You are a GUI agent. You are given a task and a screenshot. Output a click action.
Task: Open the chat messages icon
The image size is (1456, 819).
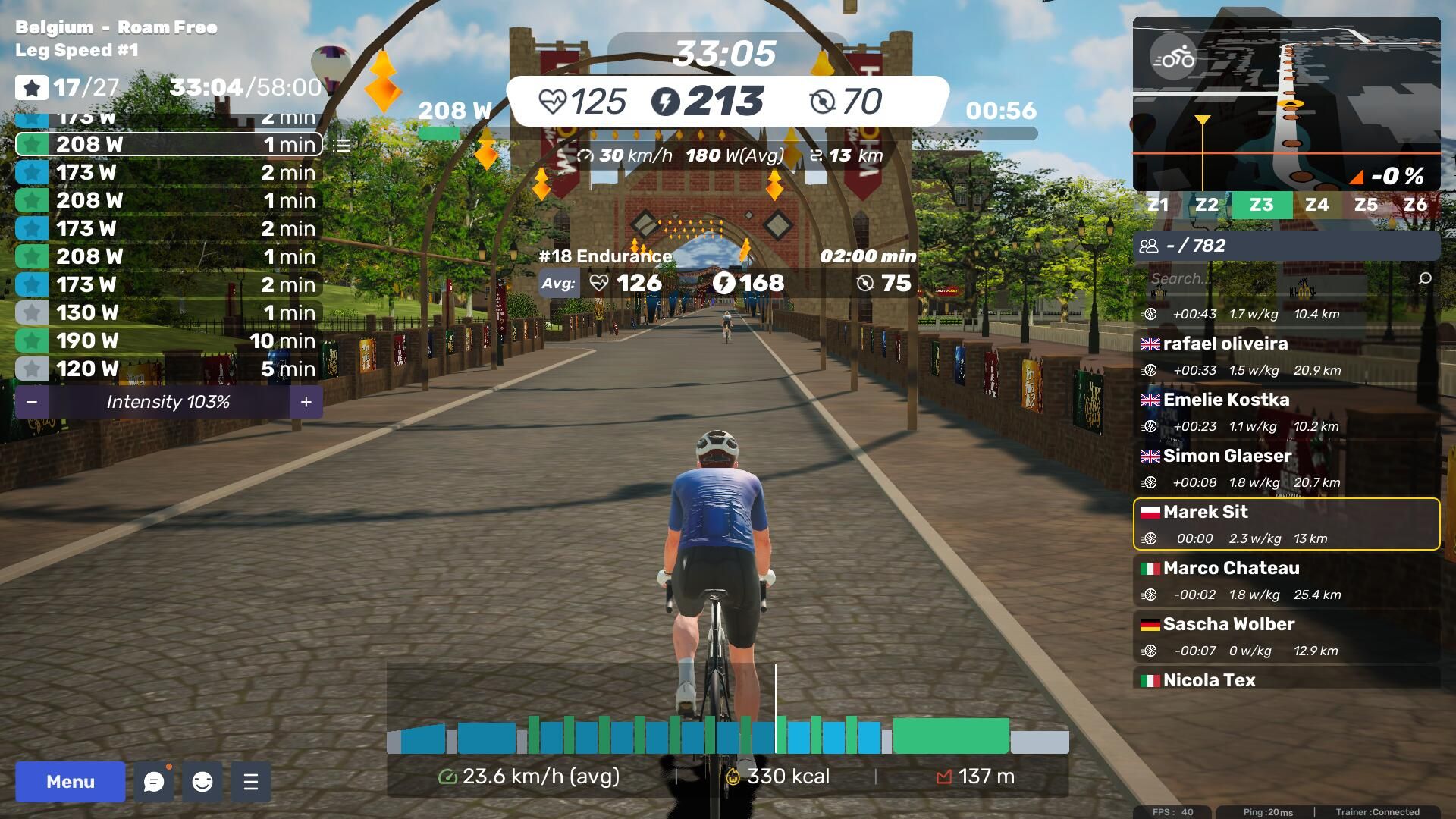pos(154,782)
